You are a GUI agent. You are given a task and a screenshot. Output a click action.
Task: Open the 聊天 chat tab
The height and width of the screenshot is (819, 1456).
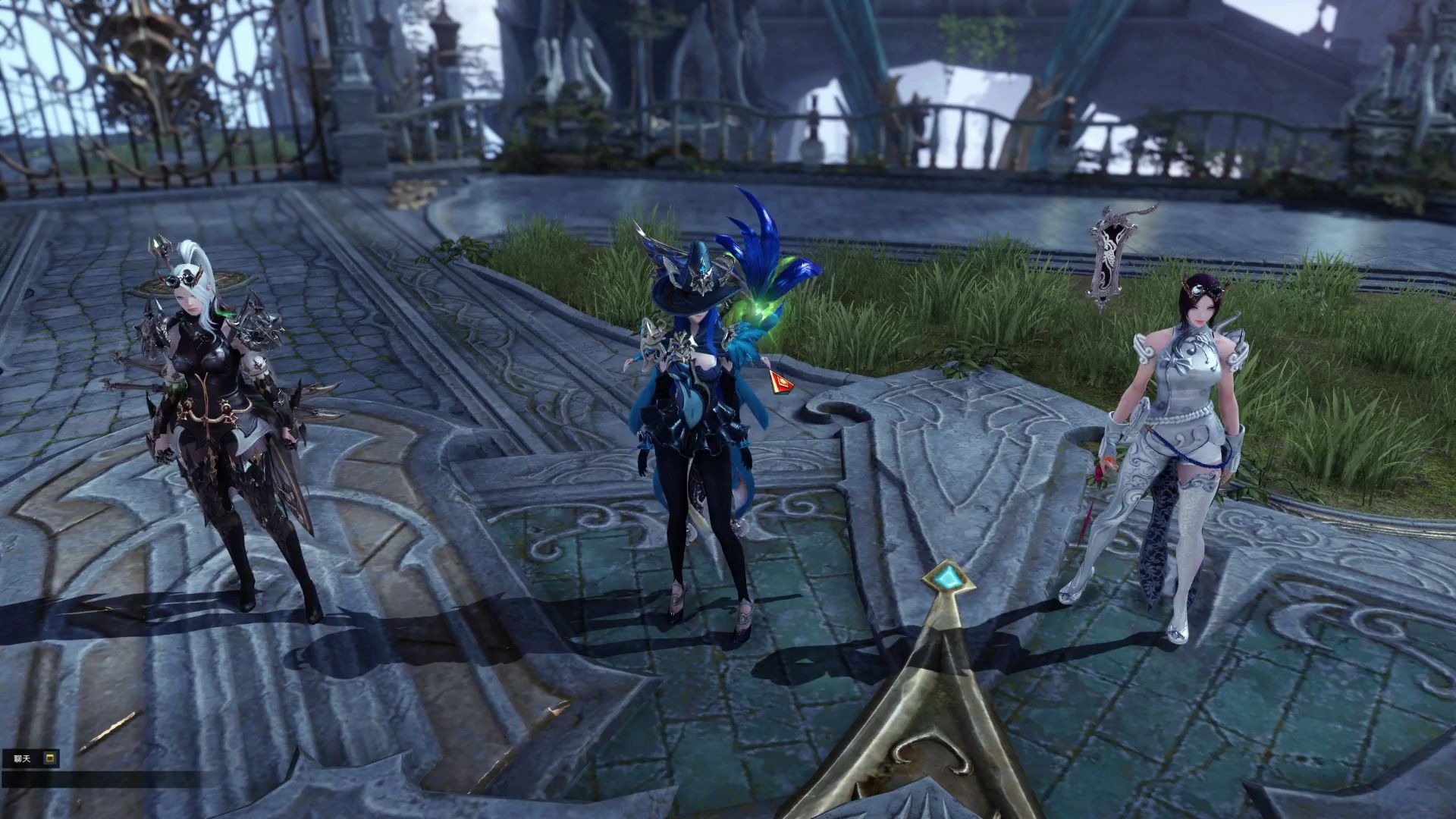pos(22,758)
